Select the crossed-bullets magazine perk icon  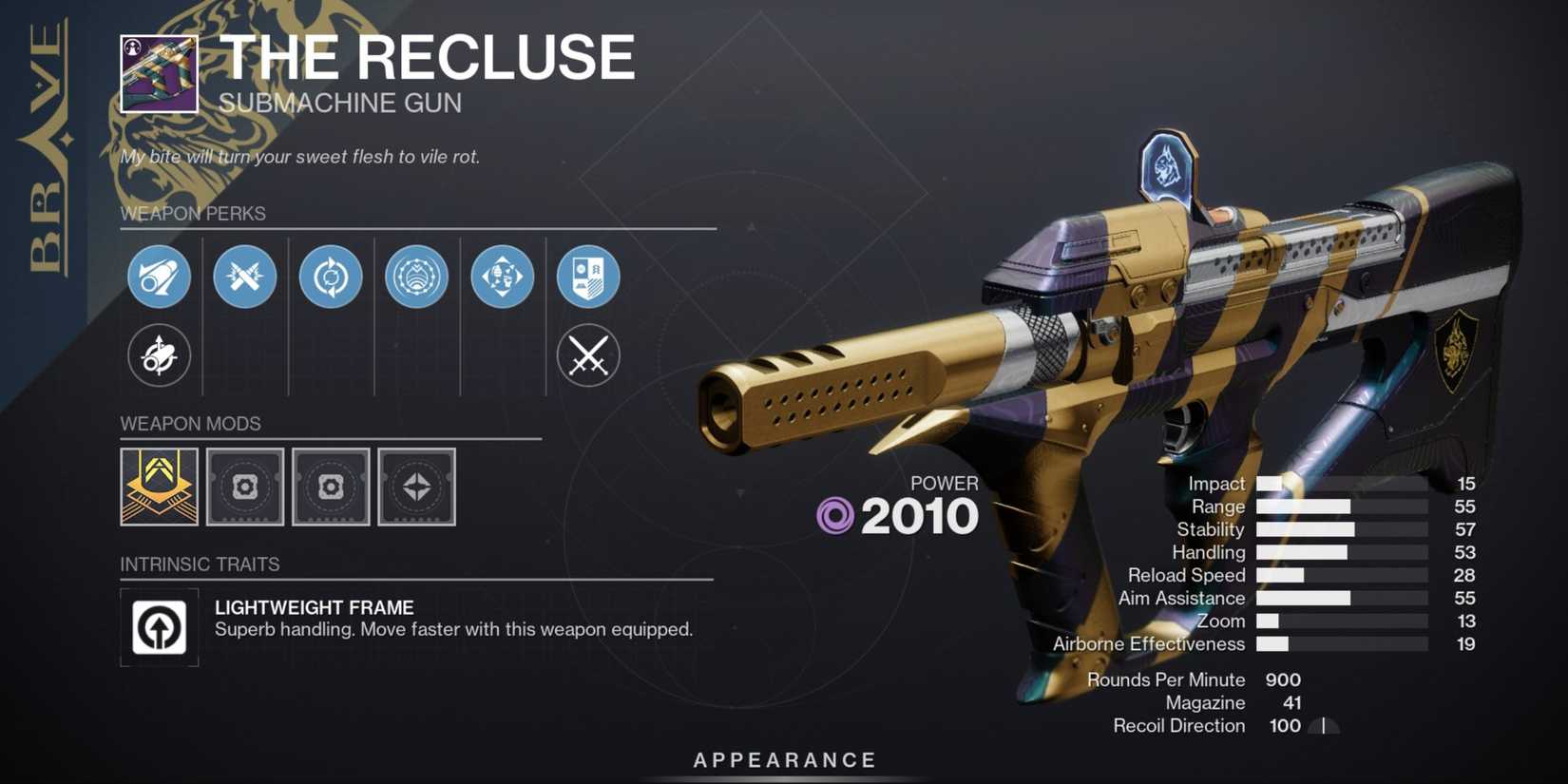[244, 277]
